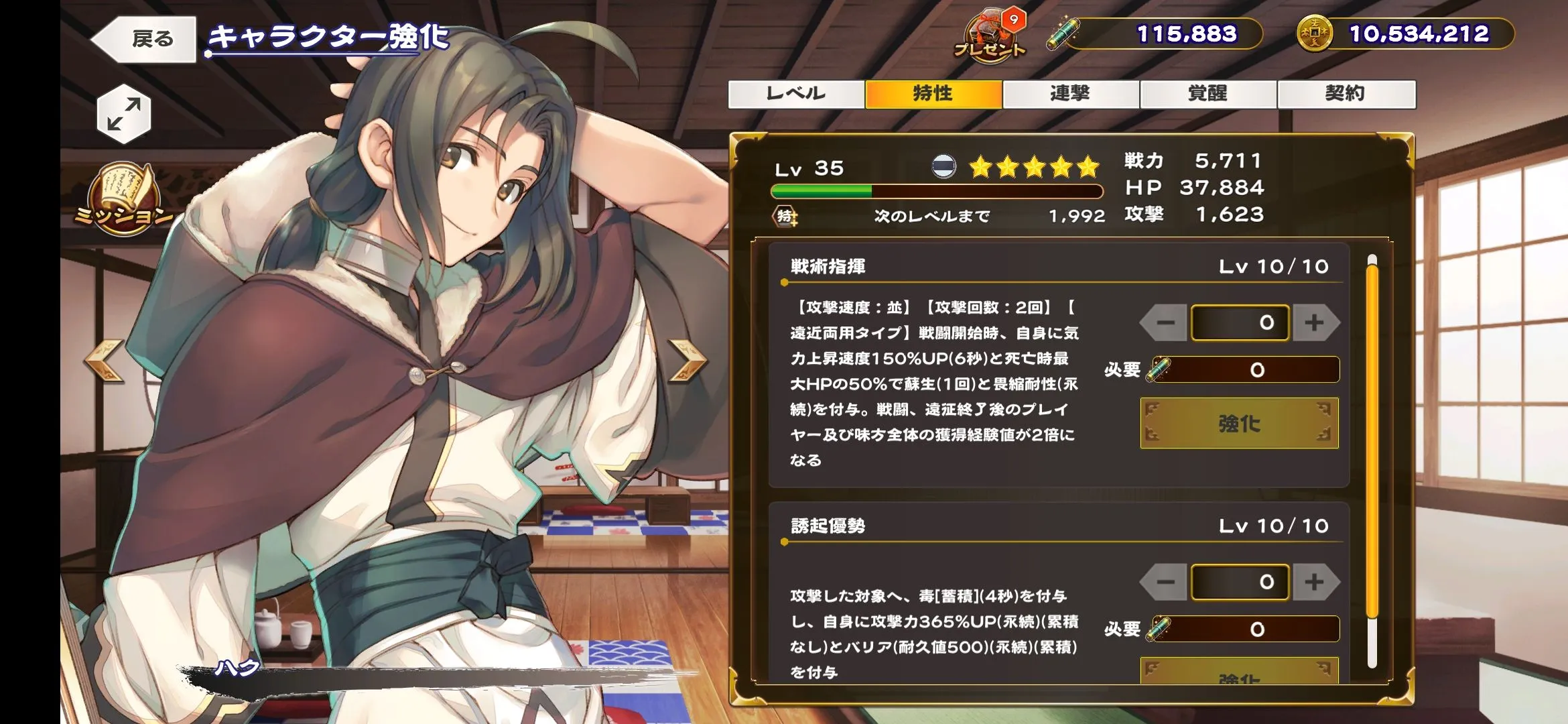Increase 誘起優勢 level with plus button
This screenshot has width=1568, height=724.
[1315, 582]
